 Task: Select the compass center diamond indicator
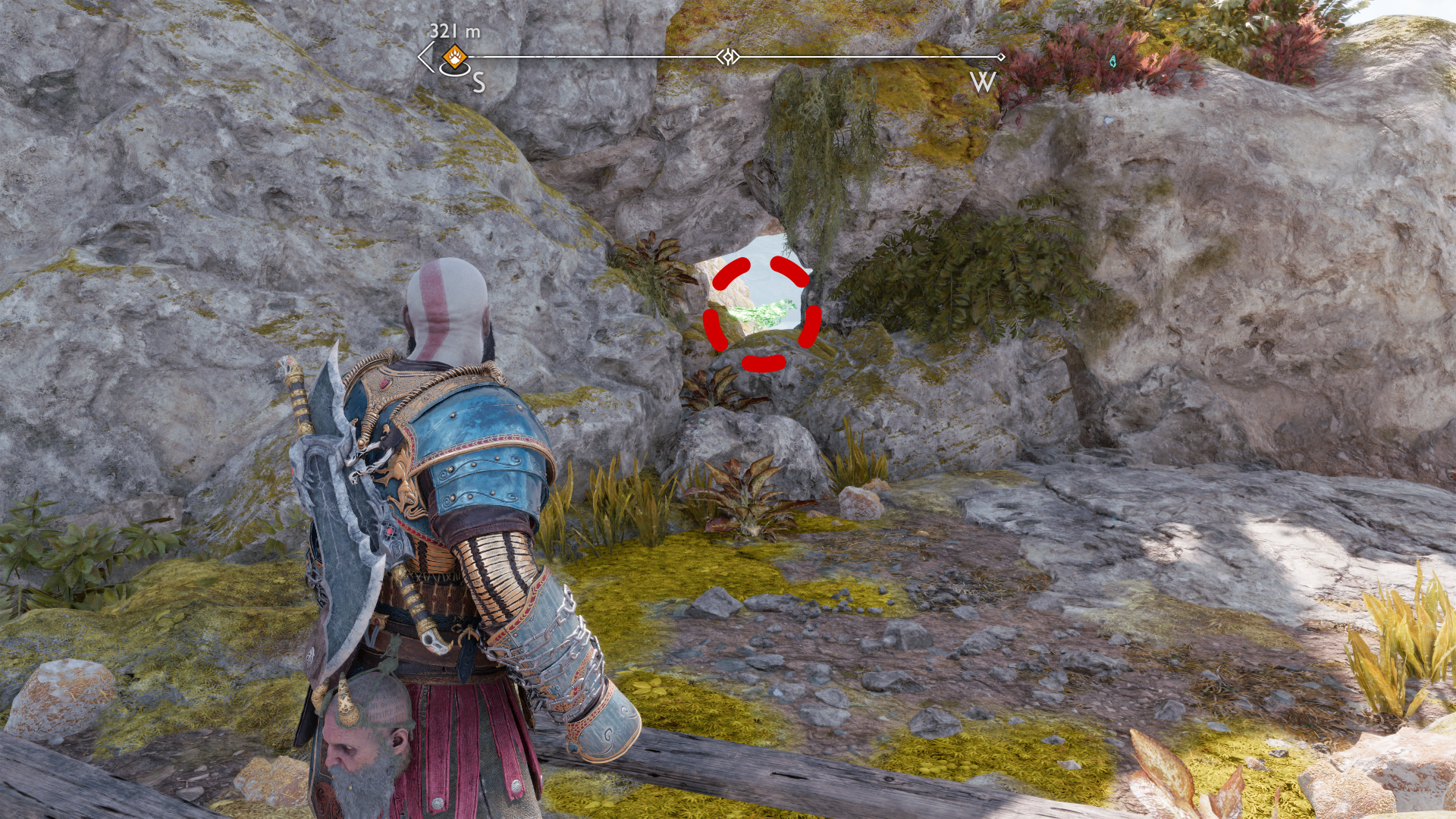coord(728,57)
